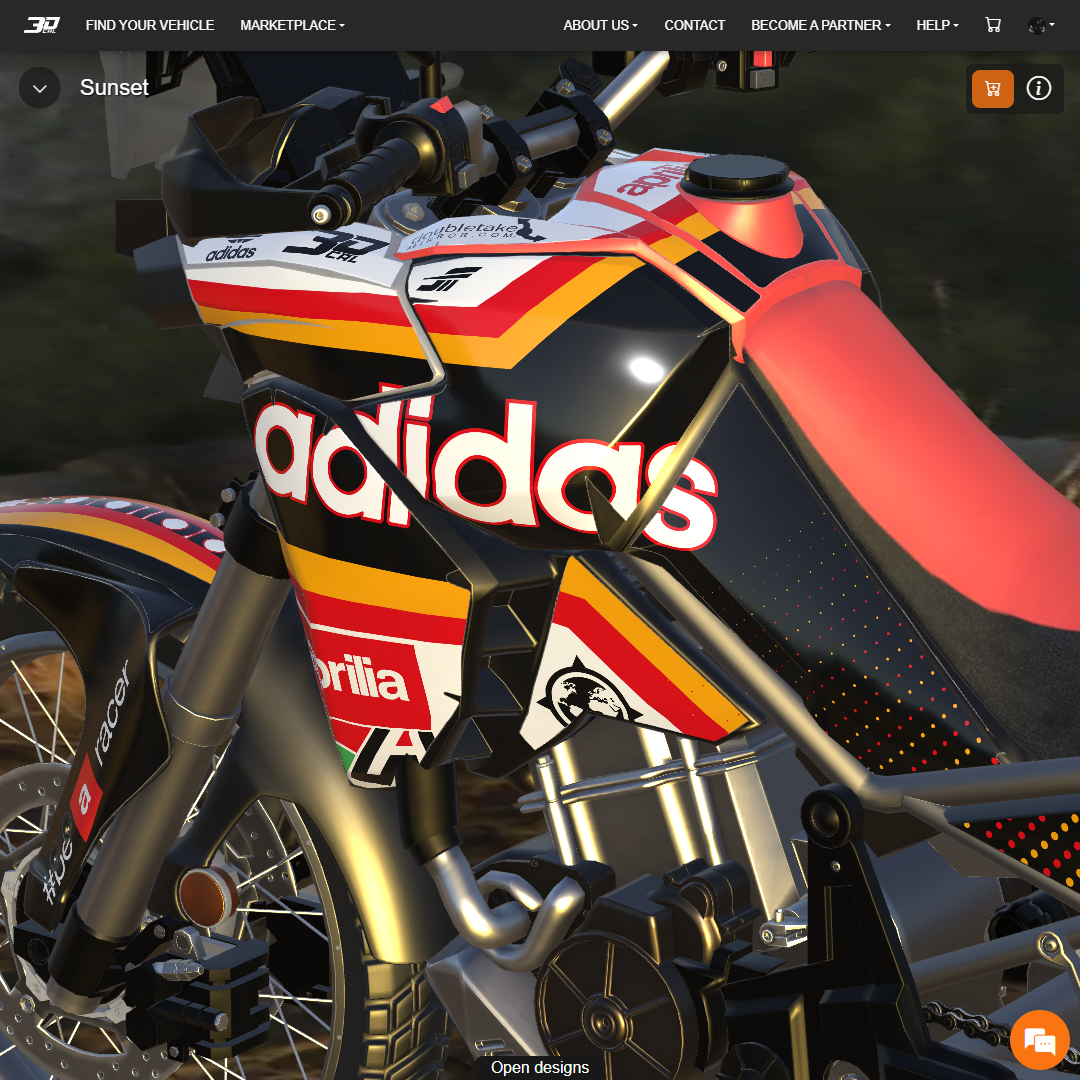Go to the Contact page
1080x1080 pixels.
(x=695, y=25)
